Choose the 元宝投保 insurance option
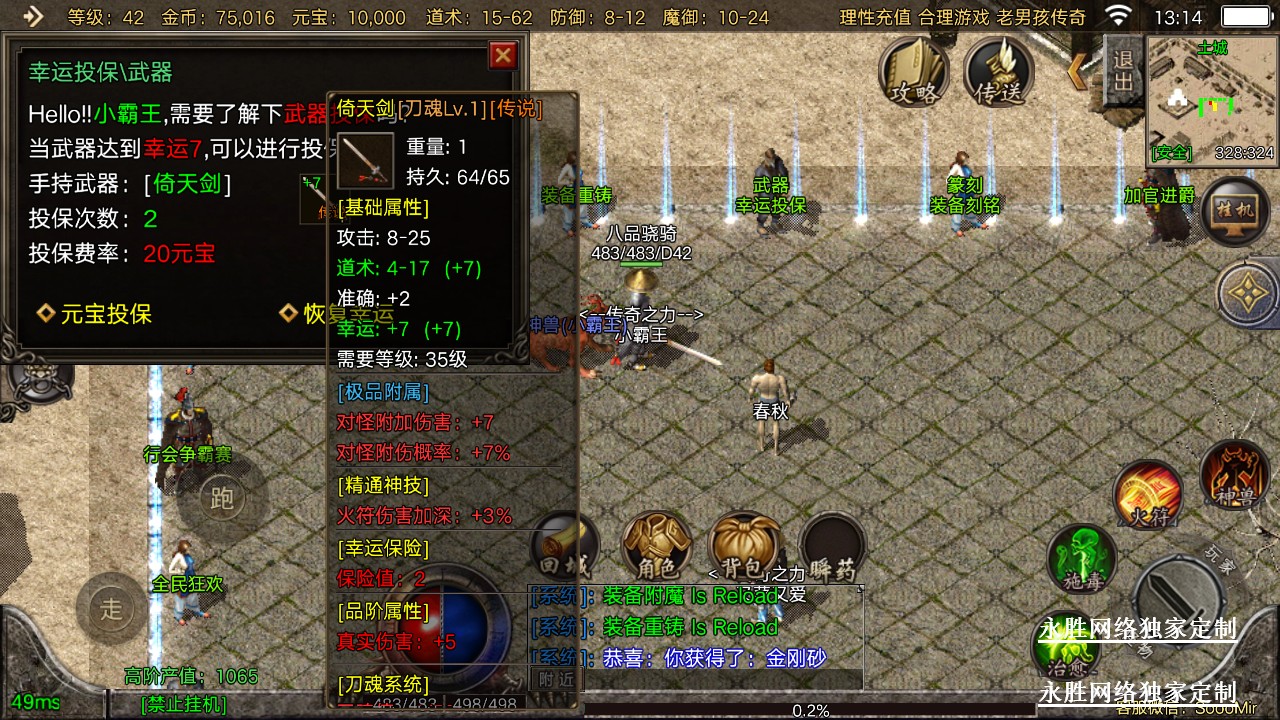This screenshot has width=1280, height=720. tap(95, 314)
